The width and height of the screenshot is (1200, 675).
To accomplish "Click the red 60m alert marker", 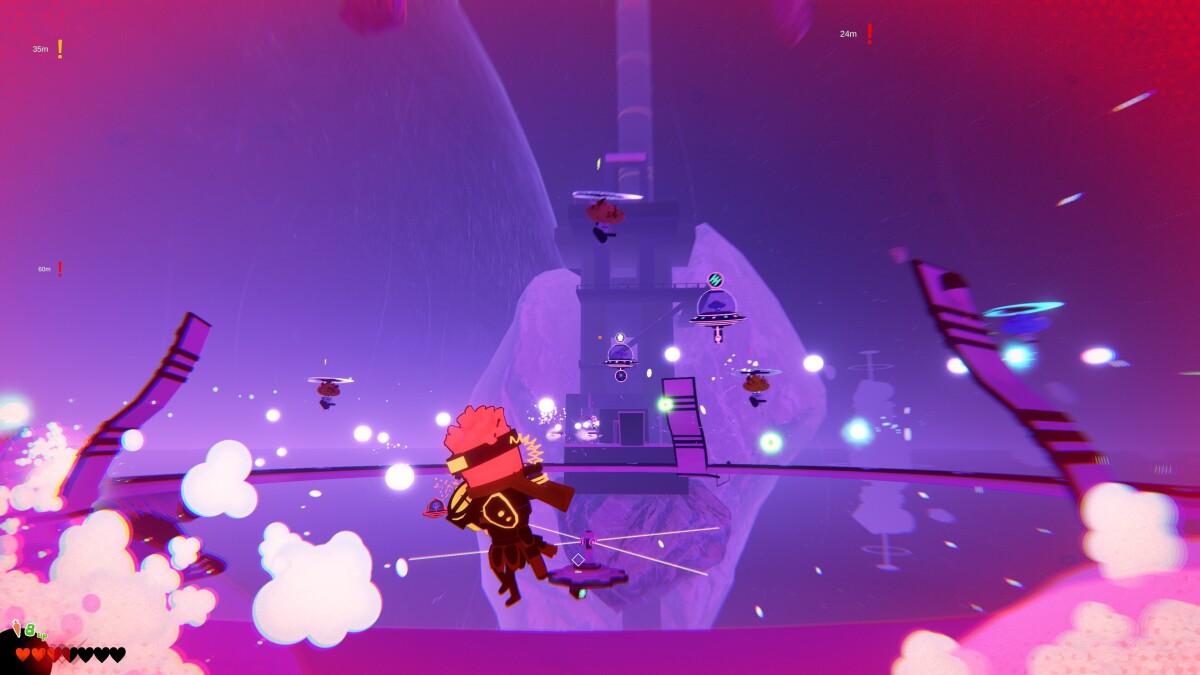I will click(x=60, y=269).
